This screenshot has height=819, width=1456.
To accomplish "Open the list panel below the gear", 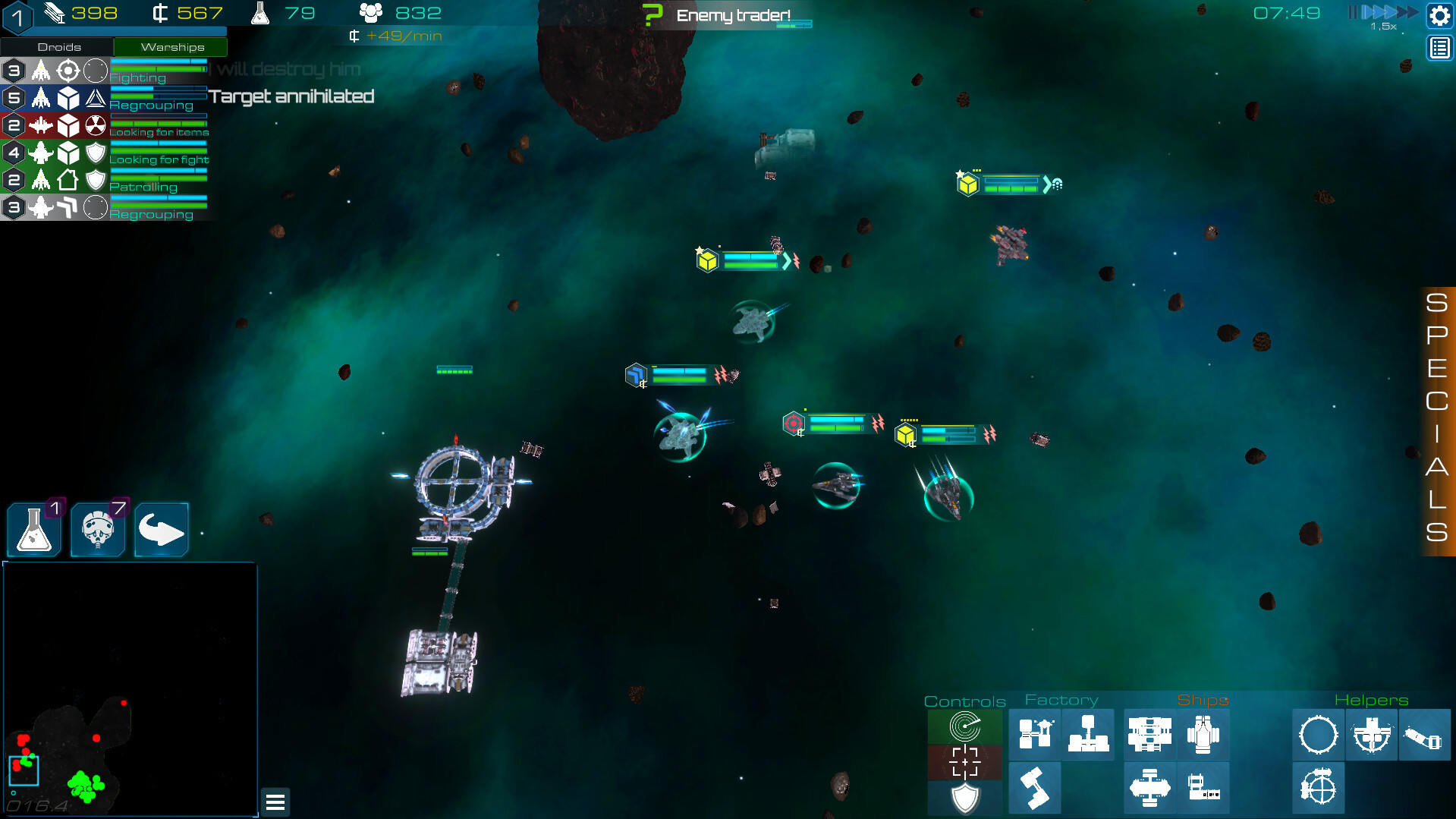I will (1439, 49).
